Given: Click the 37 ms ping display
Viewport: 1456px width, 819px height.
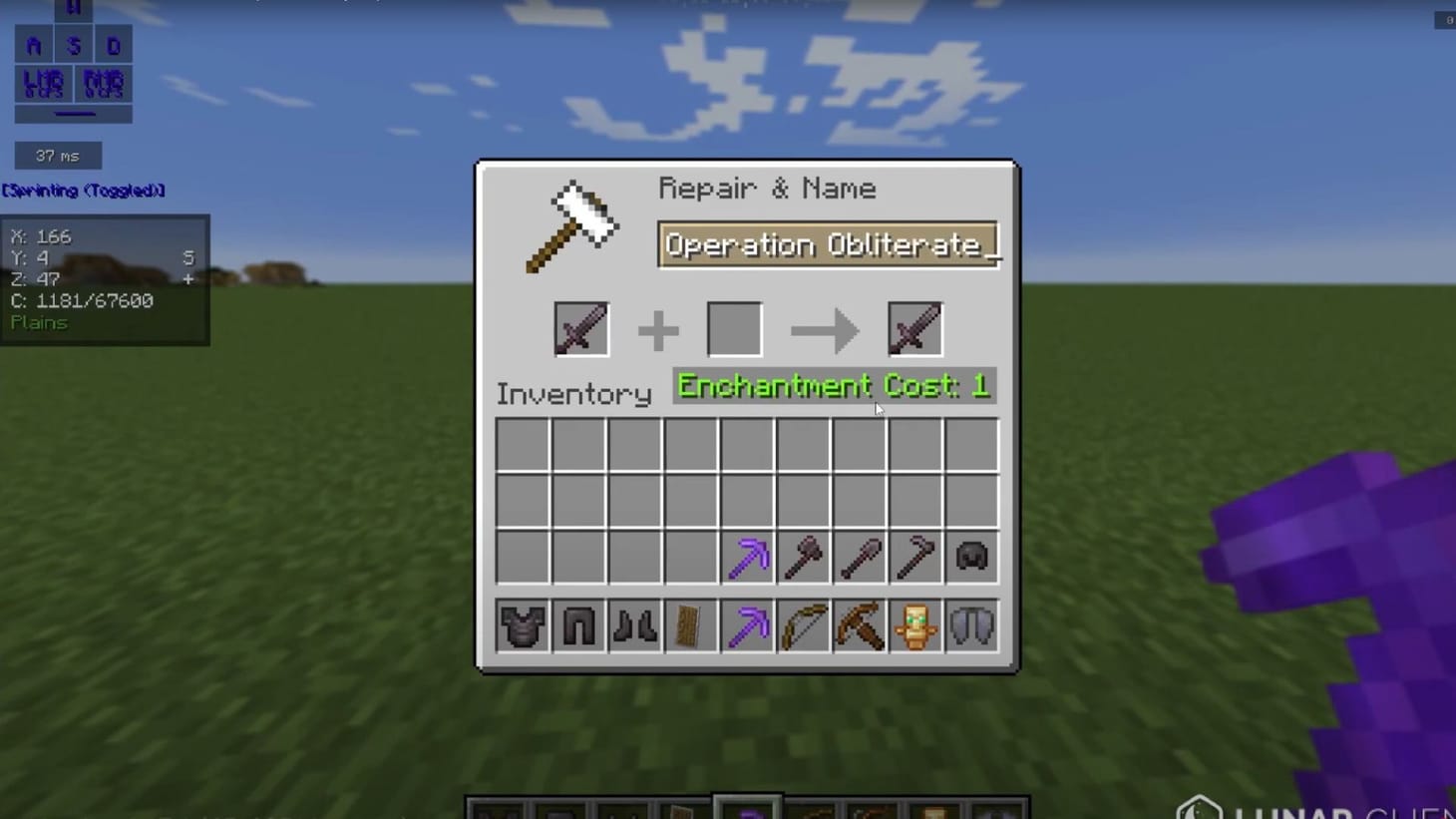Looking at the screenshot, I should point(57,155).
